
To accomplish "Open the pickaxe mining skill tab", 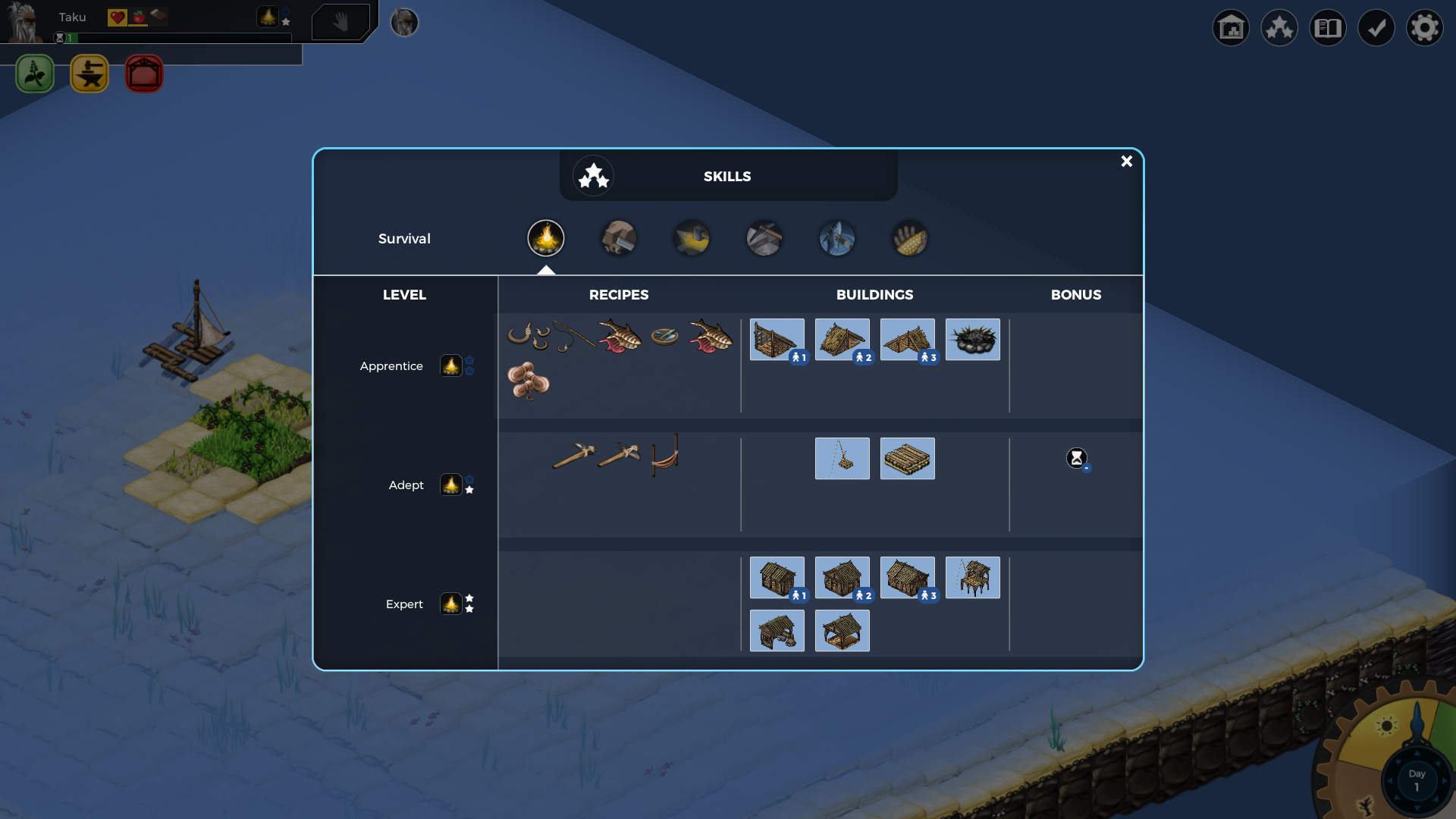I will (764, 238).
